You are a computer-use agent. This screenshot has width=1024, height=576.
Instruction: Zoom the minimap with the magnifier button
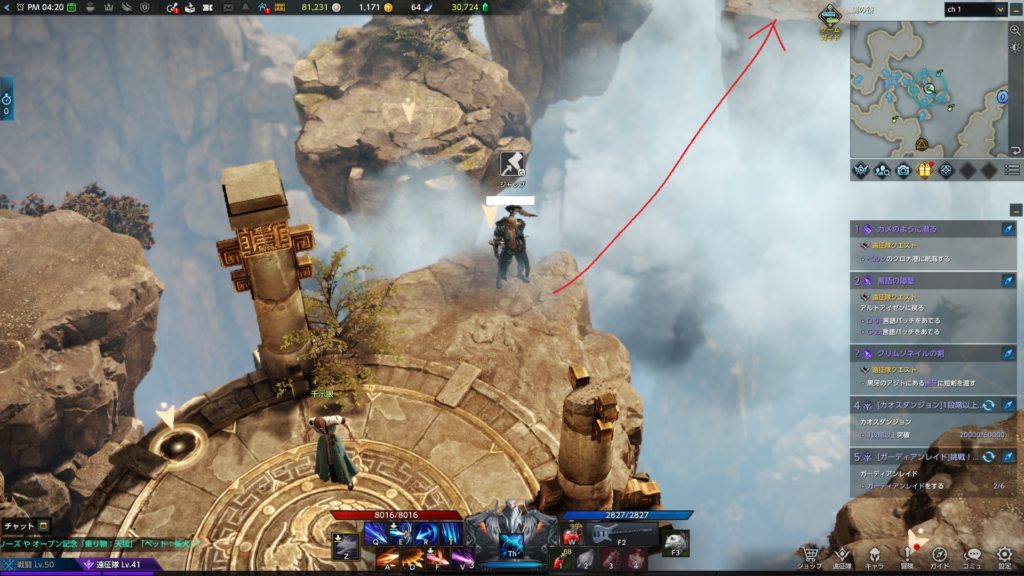point(1015,31)
